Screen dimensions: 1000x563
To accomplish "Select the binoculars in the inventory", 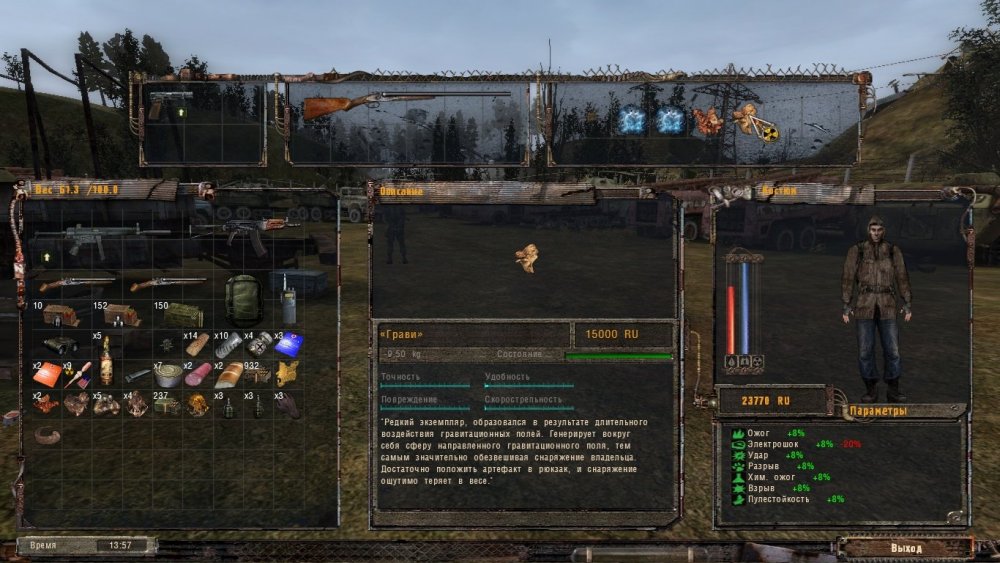I will click(x=62, y=344).
